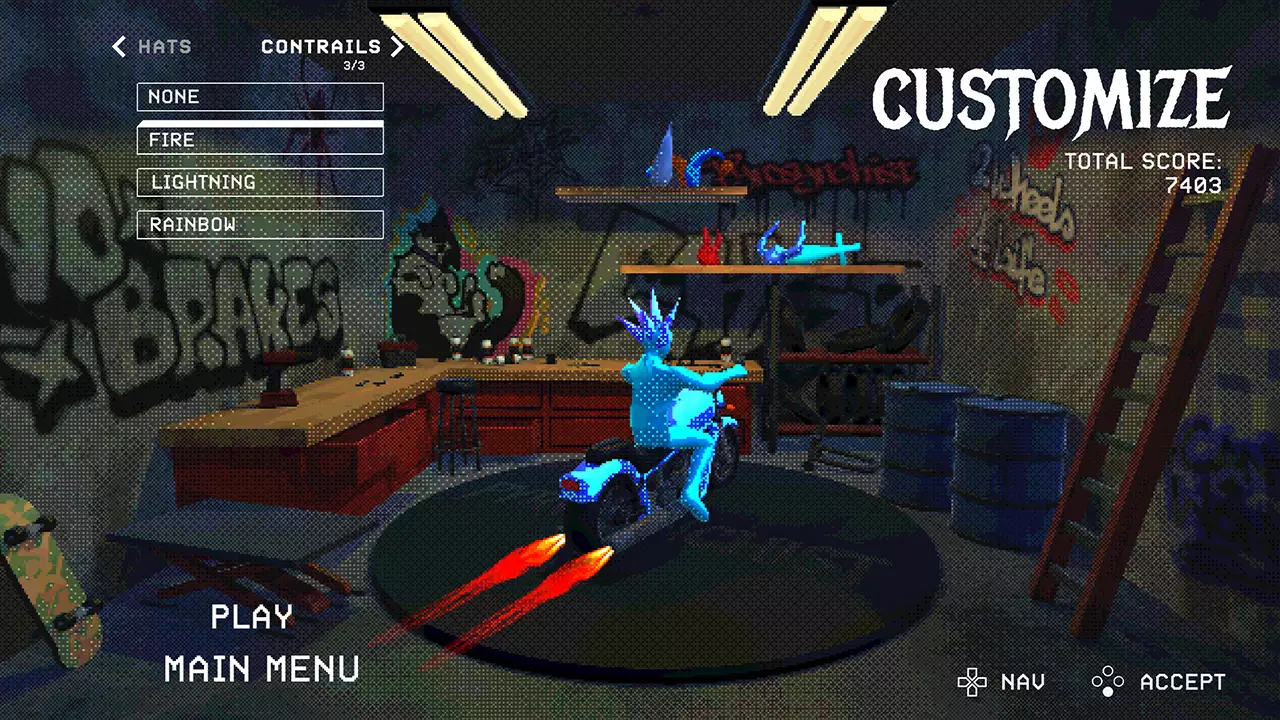Switch to the Hats category
The width and height of the screenshot is (1280, 720).
pyautogui.click(x=165, y=47)
